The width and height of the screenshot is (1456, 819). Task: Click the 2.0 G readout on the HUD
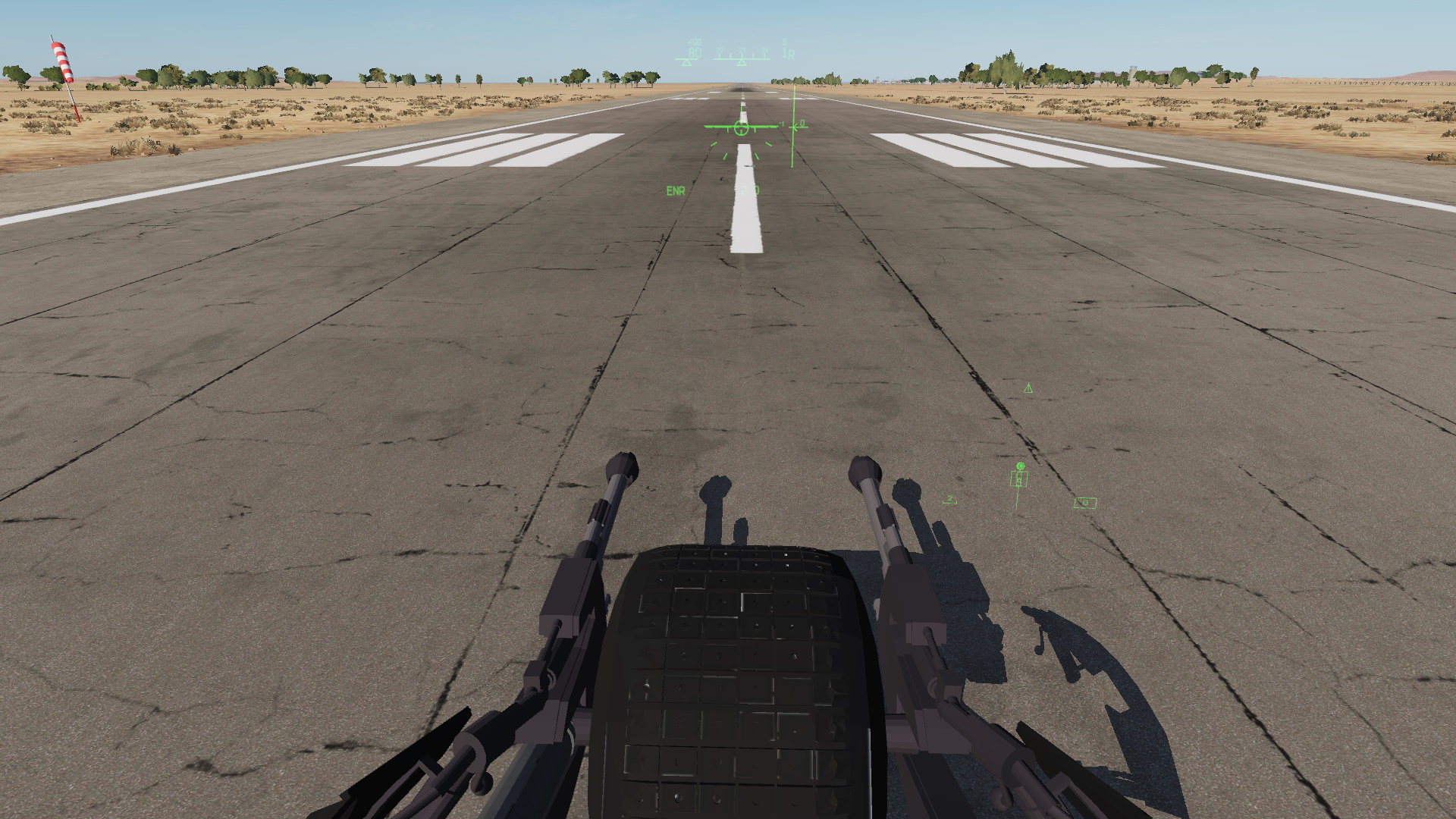tap(750, 190)
